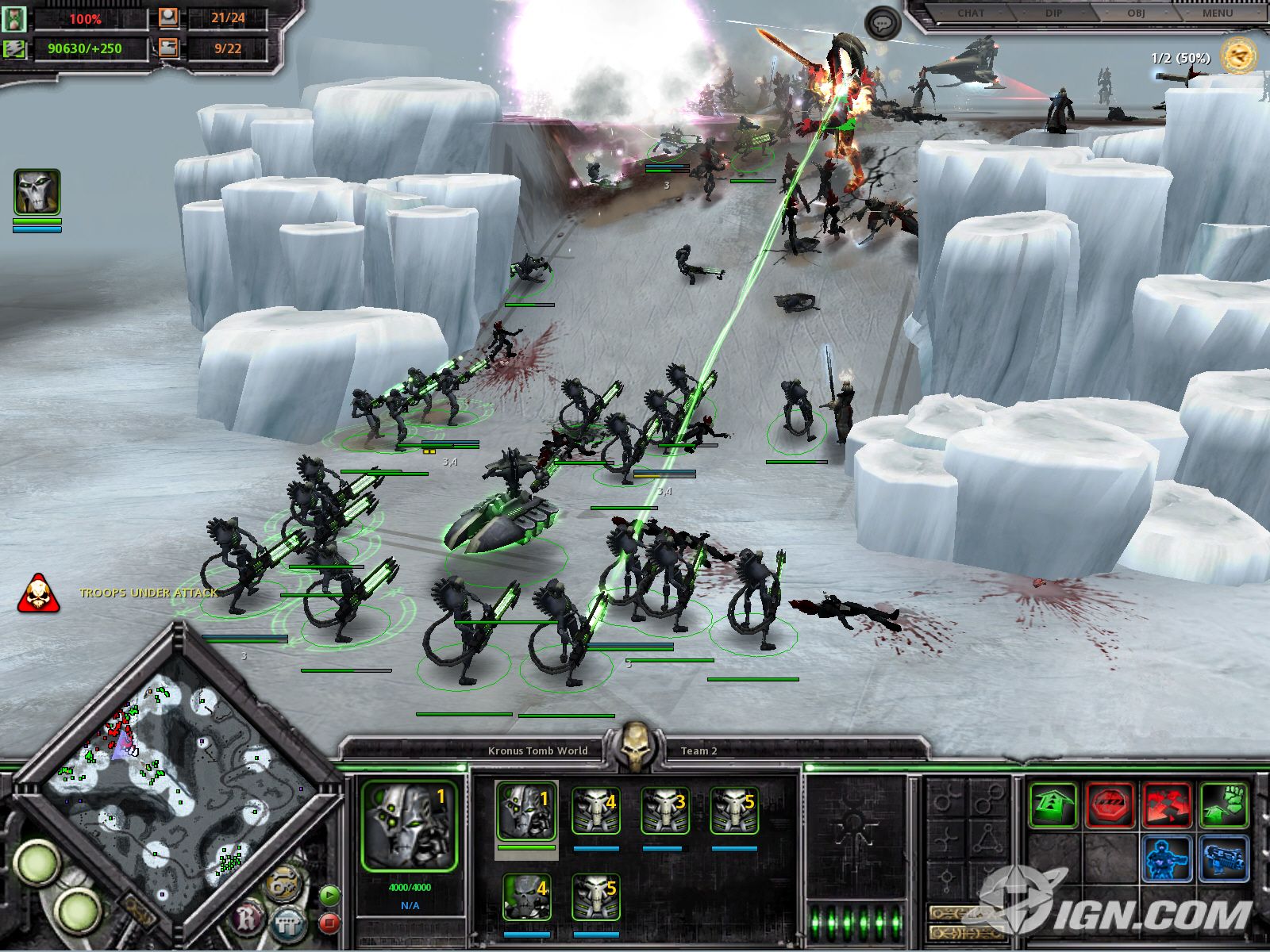
Task: Click the small green play button
Action: pos(329,896)
